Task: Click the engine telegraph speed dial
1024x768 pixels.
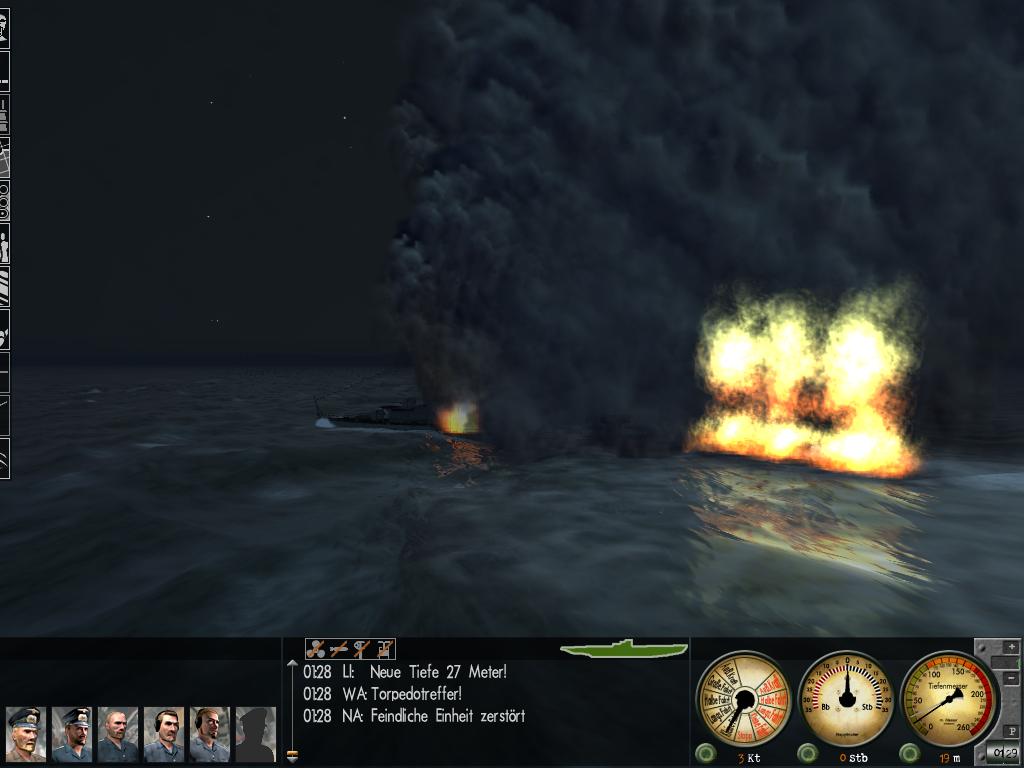Action: (x=743, y=697)
